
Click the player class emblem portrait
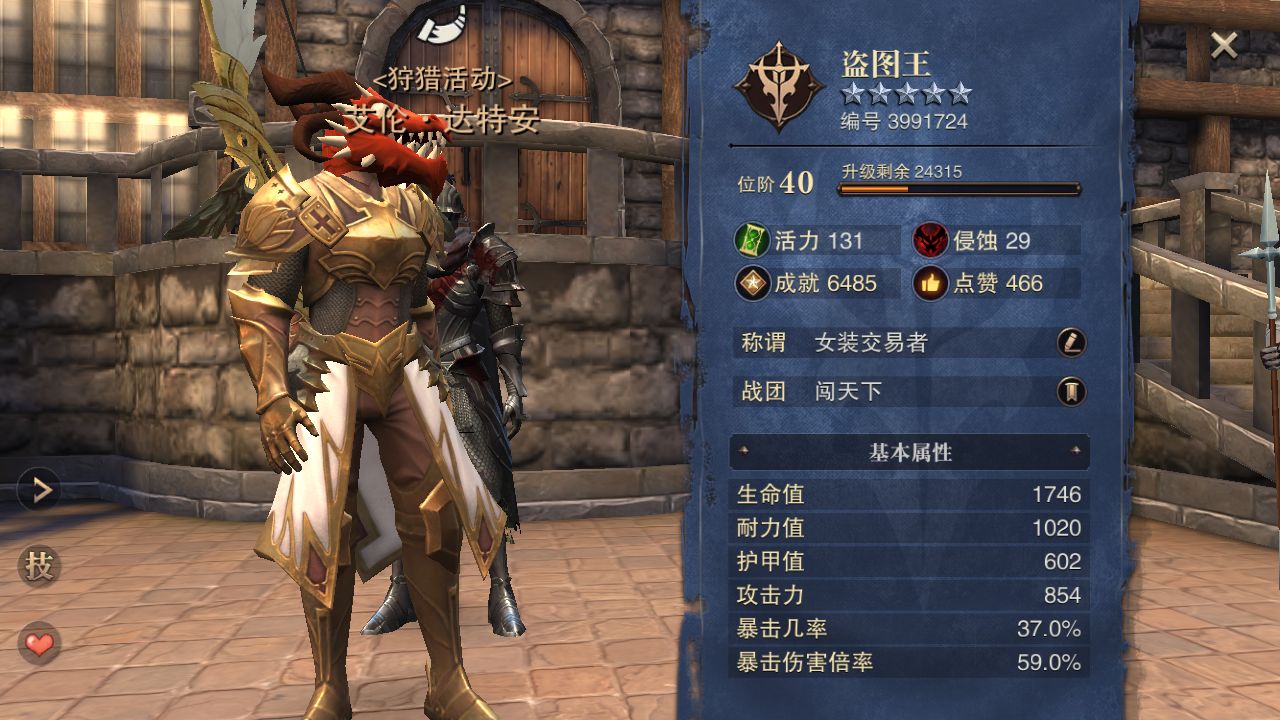(779, 87)
